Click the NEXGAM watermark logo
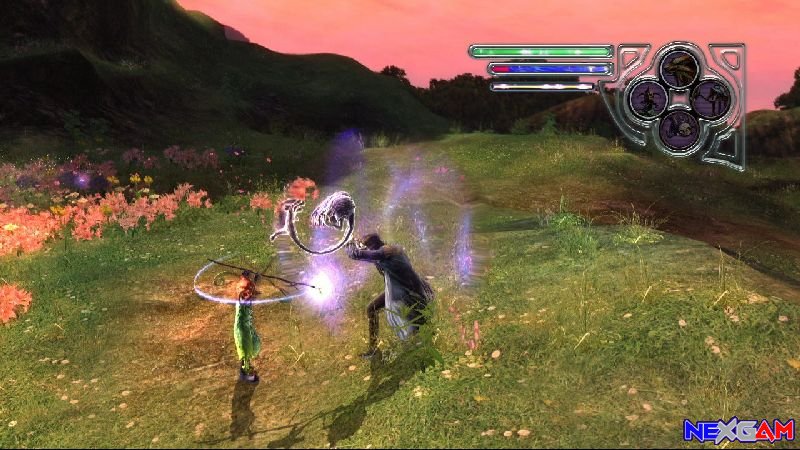Screen dimensions: 800x450 point(738,430)
